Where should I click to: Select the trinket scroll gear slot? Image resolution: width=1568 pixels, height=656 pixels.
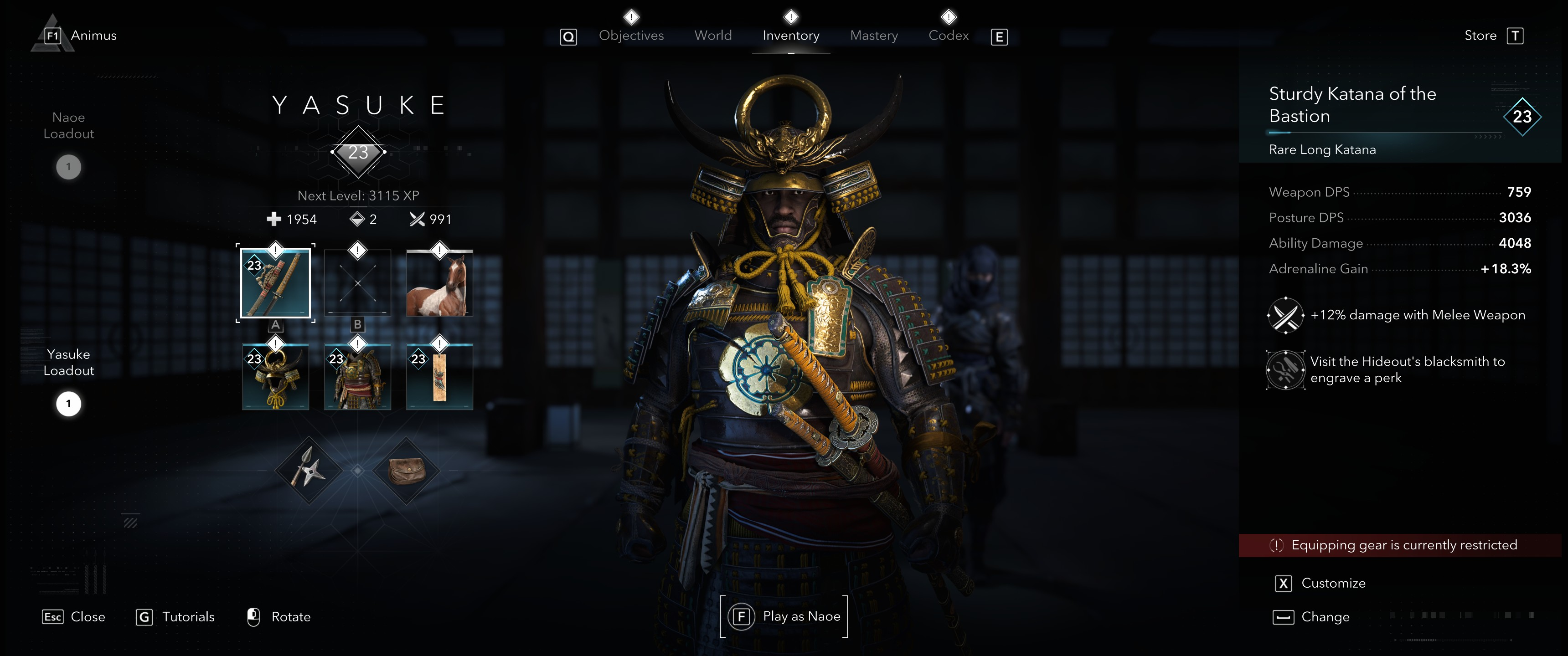point(439,376)
